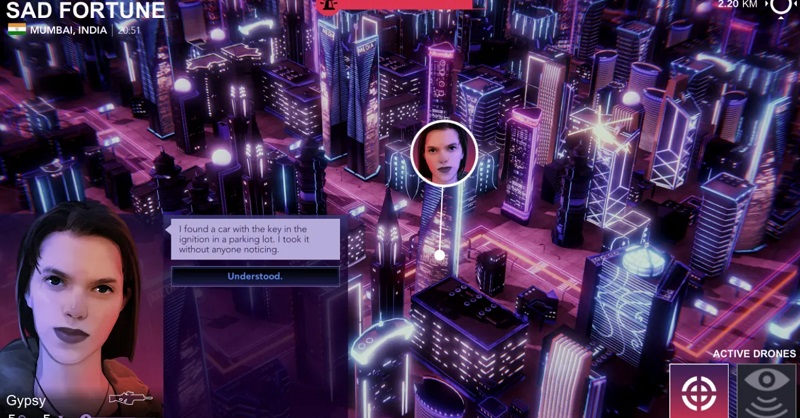
Task: Click the compass icon beside the distance
Action: click(779, 6)
